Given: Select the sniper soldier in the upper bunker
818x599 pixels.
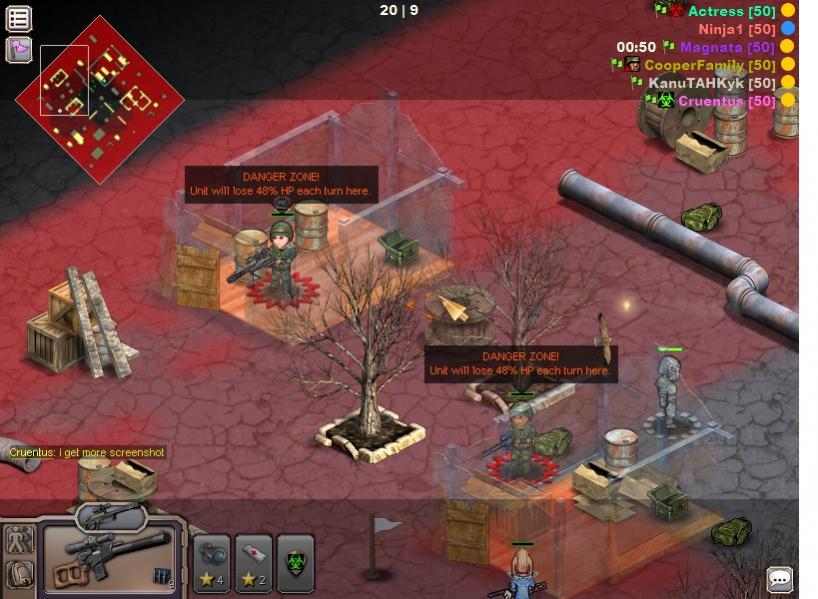Looking at the screenshot, I should 281,258.
